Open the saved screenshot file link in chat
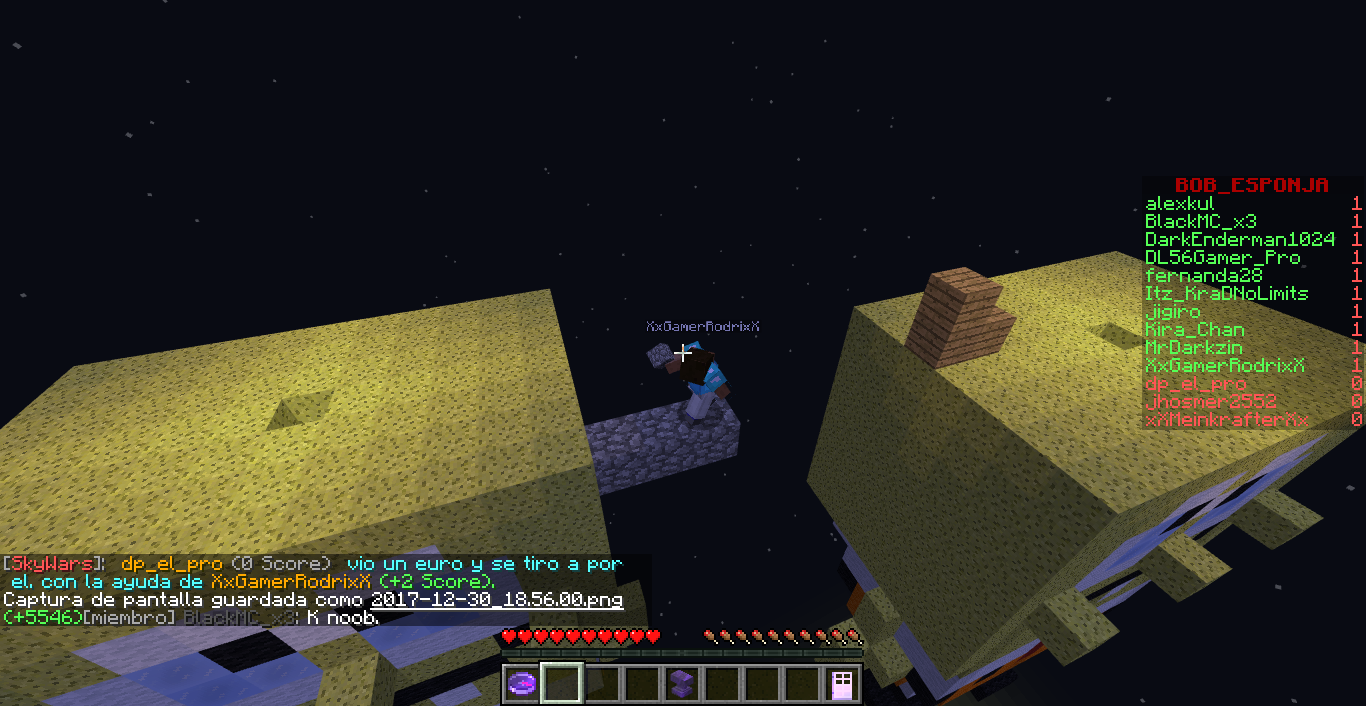Image resolution: width=1366 pixels, height=706 pixels. click(496, 600)
